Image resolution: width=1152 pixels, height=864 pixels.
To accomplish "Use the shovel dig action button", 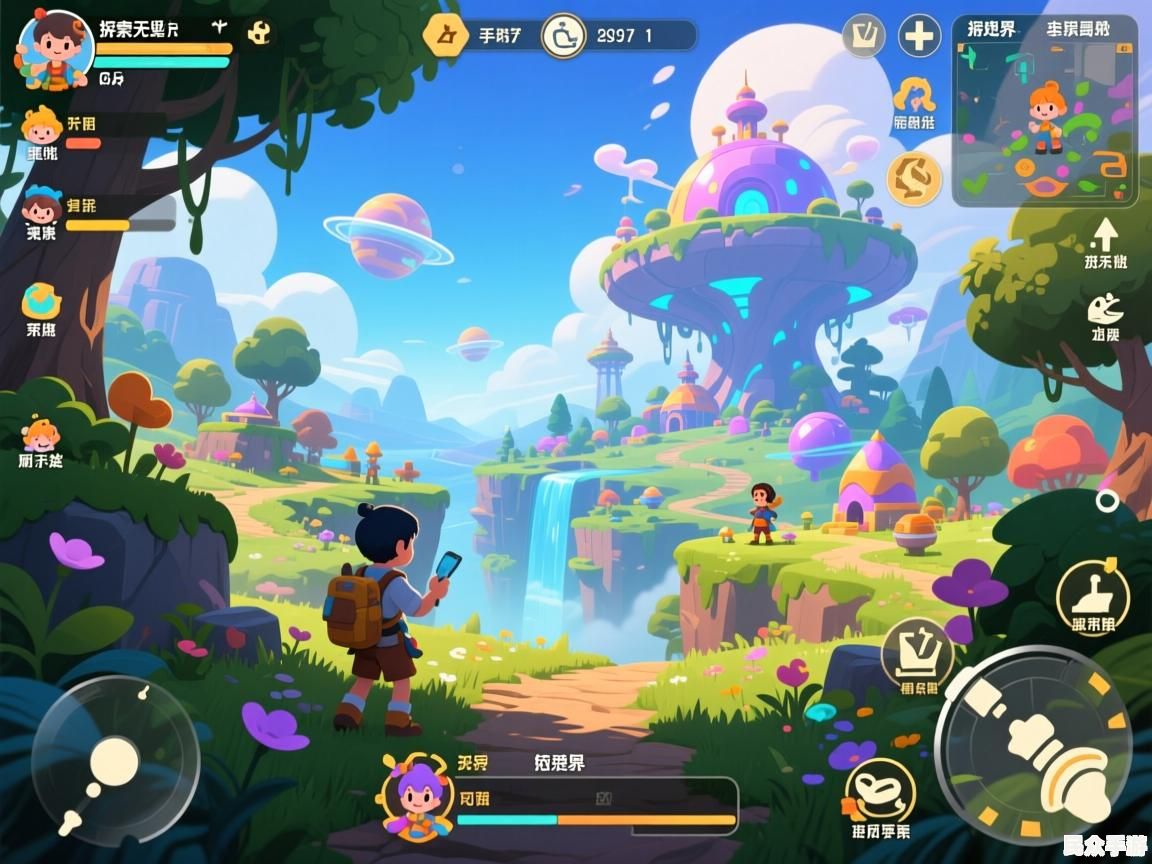I will [x=1093, y=594].
